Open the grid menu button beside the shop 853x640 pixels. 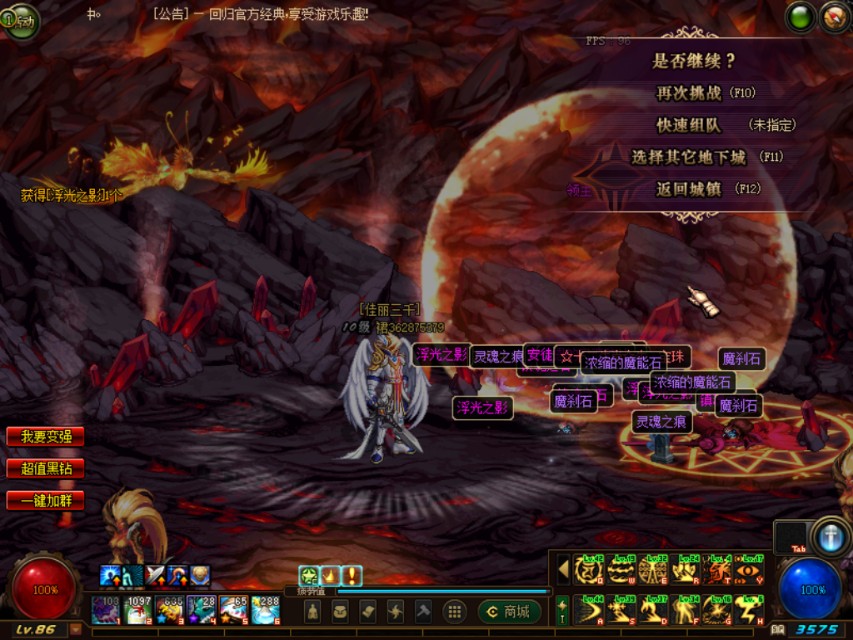tap(454, 611)
